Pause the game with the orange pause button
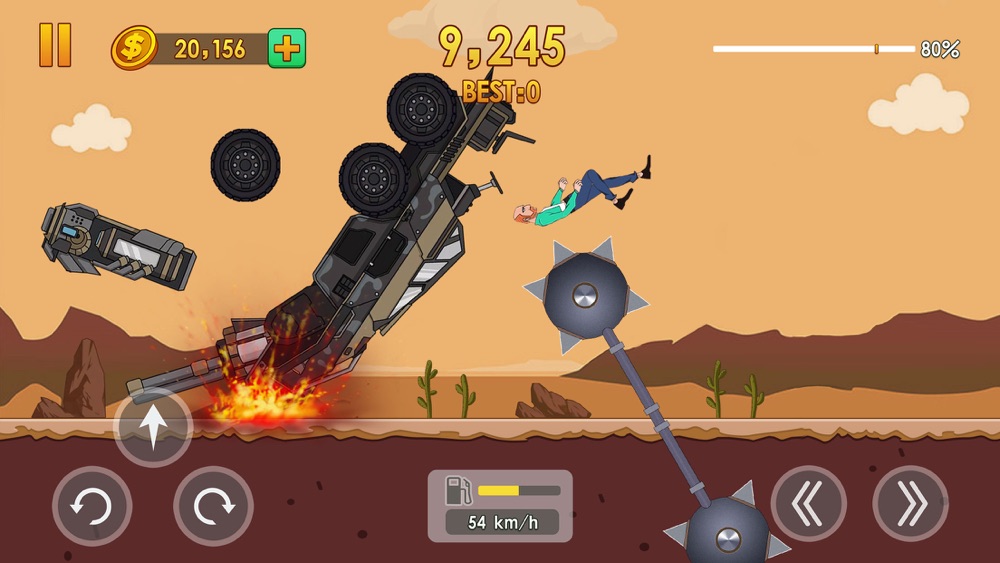 55,45
